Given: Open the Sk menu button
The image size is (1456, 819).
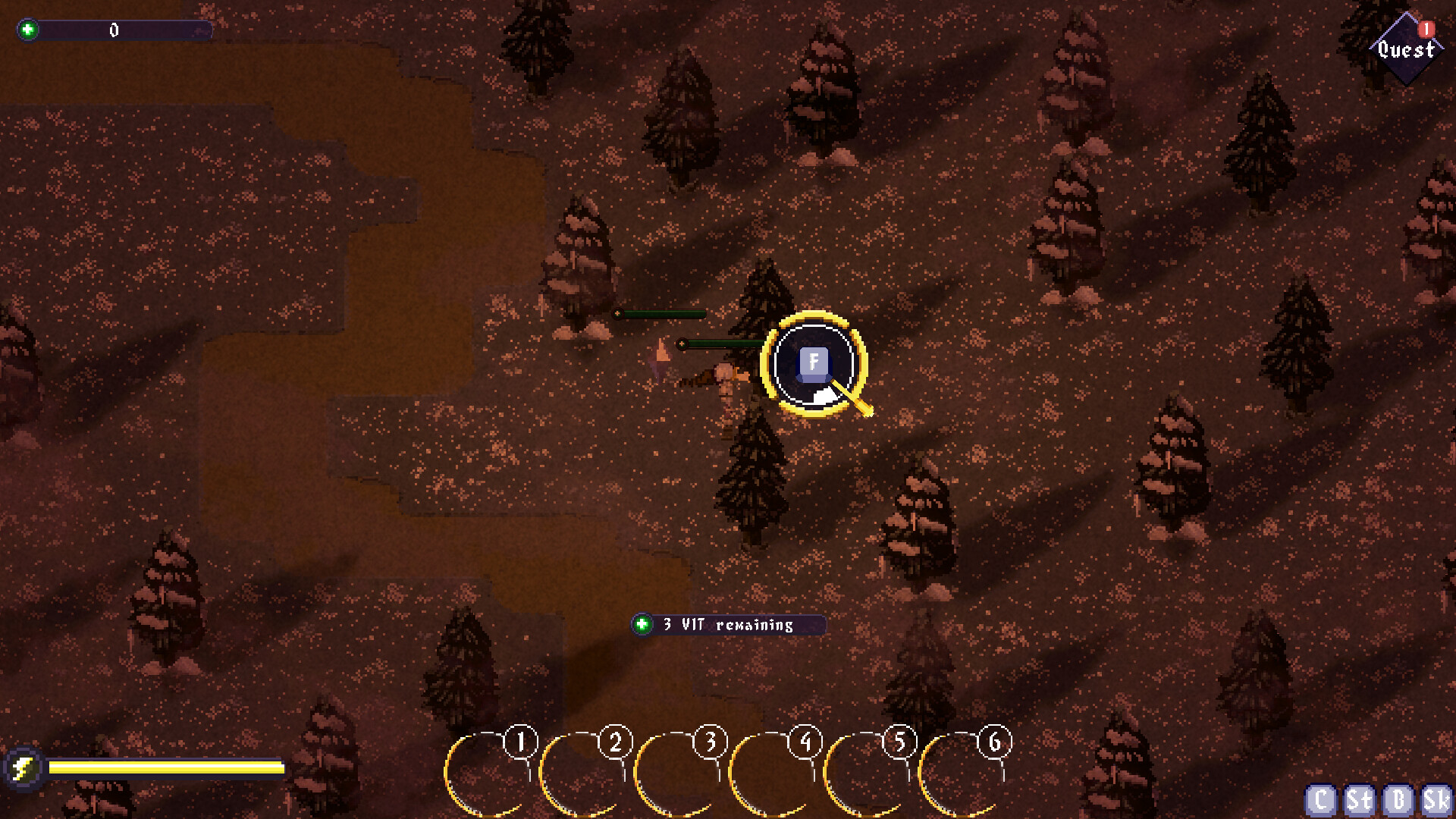Looking at the screenshot, I should coord(1436,800).
